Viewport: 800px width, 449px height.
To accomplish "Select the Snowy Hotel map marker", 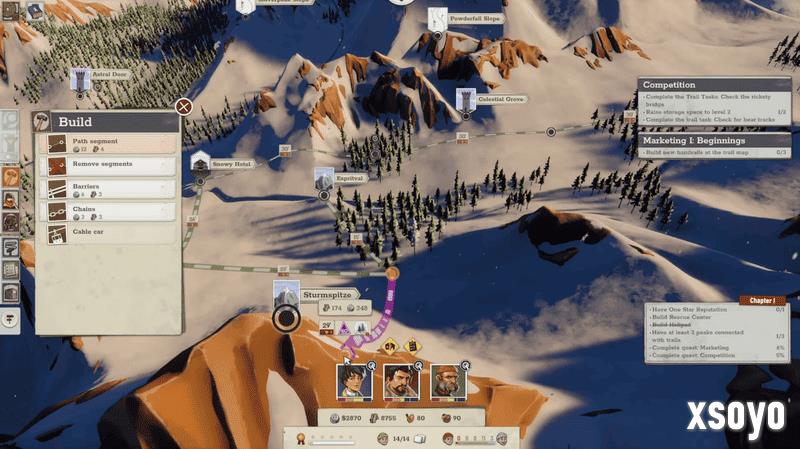I will [x=230, y=164].
